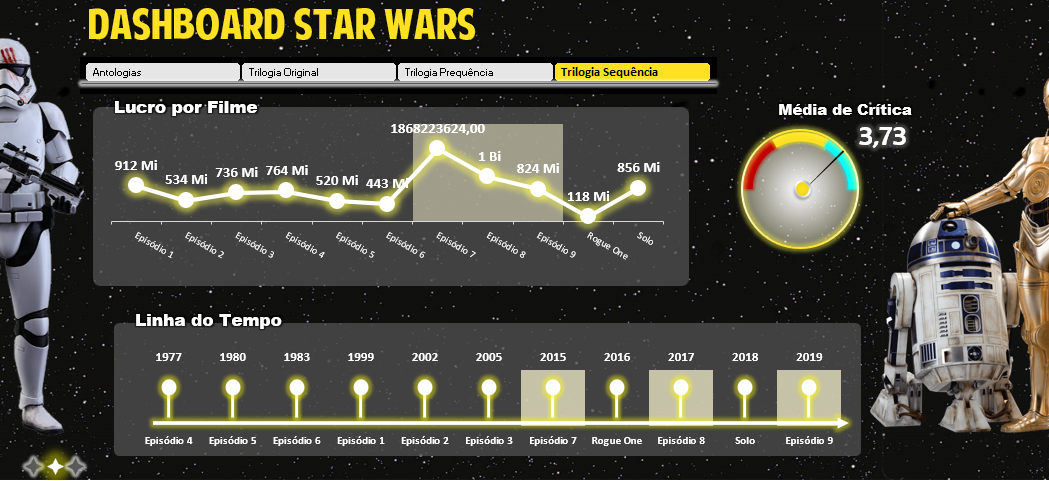Select the 1999 Episódio 1 timeline marker
1049x481 pixels.
click(x=361, y=388)
